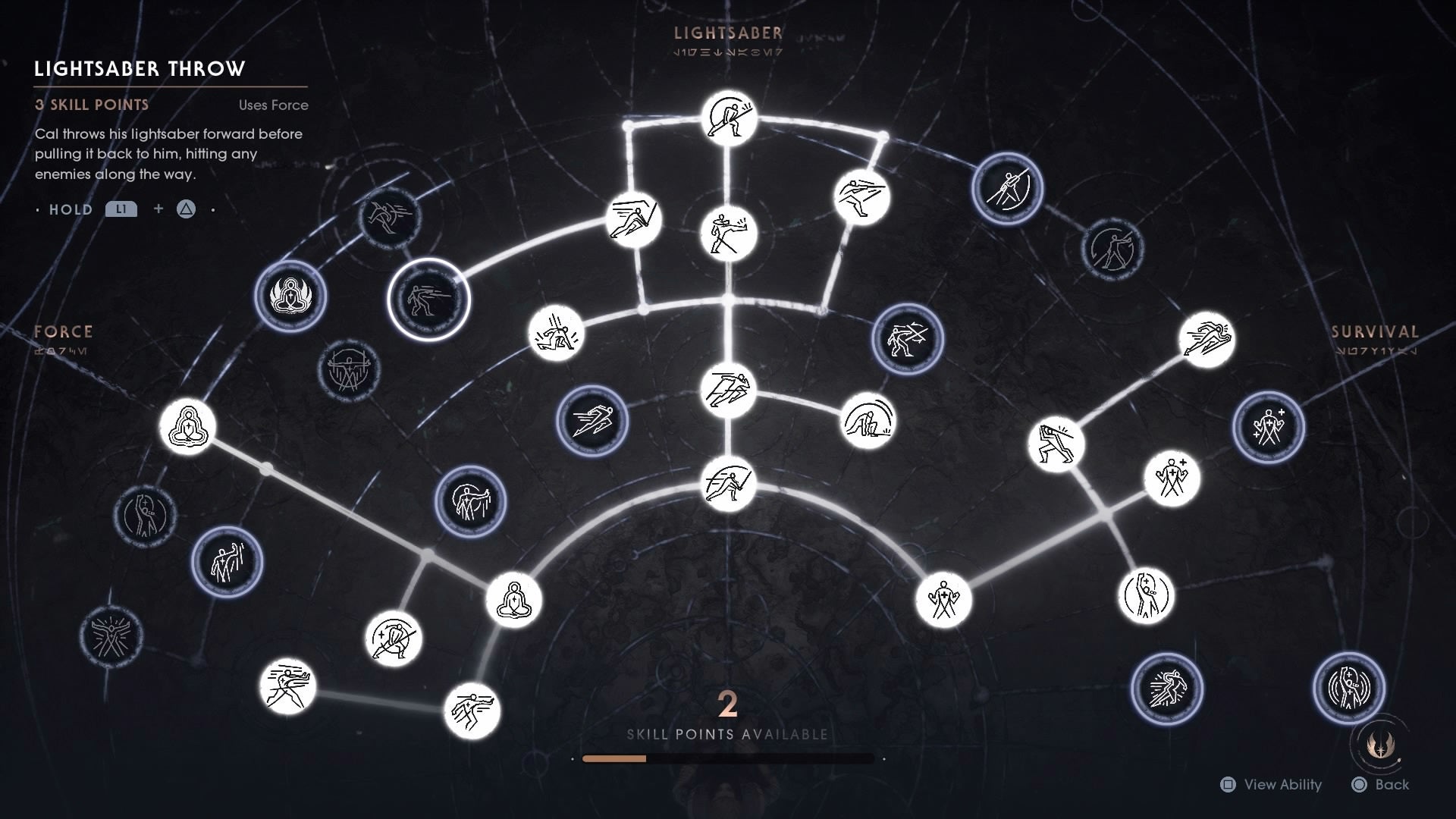Image resolution: width=1456 pixels, height=819 pixels.
Task: Open the SURVIVAL skill branch header
Action: tap(1374, 331)
